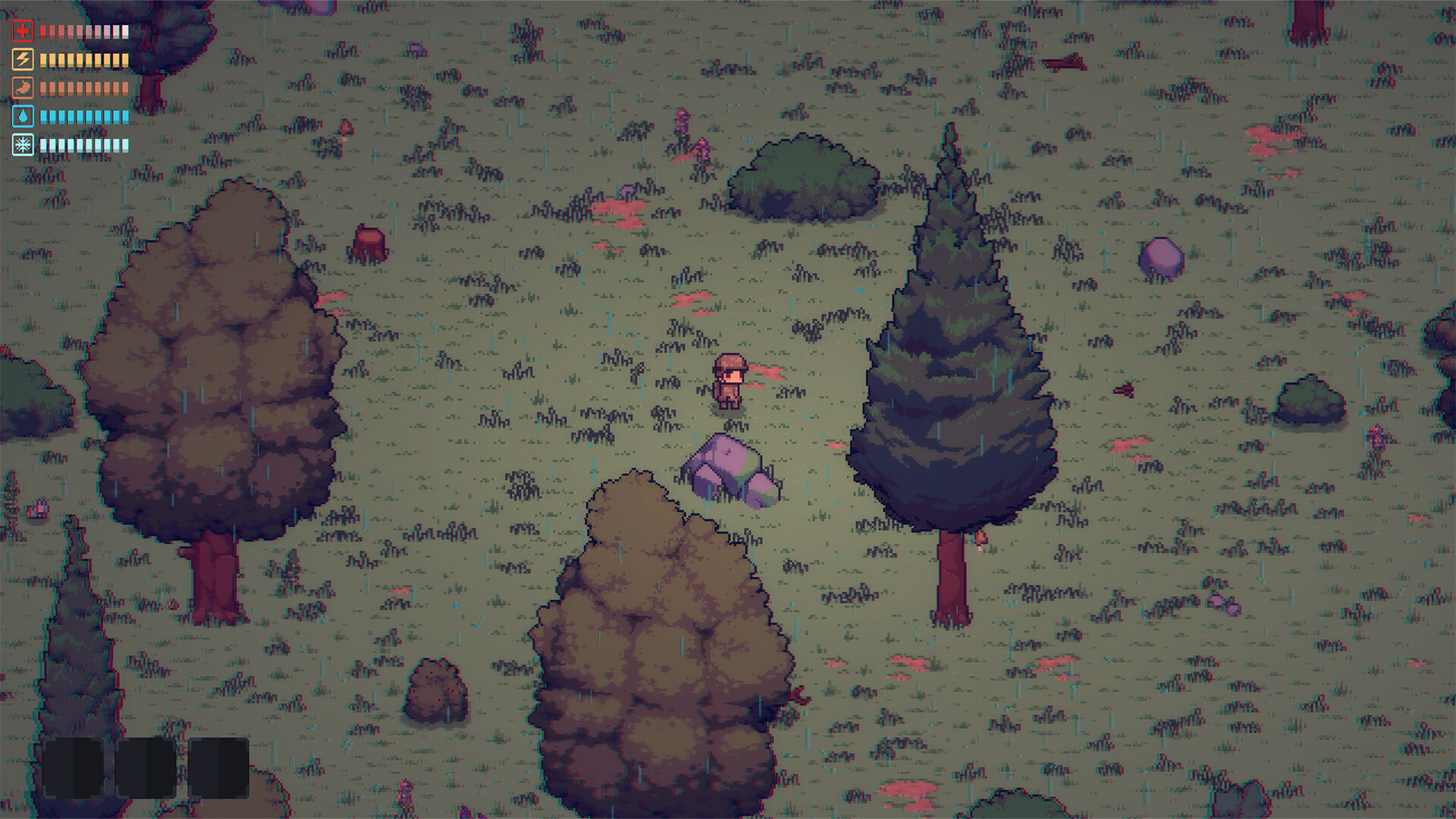1456x819 pixels.
Task: Click the blue water droplet thirst icon
Action: click(x=24, y=113)
